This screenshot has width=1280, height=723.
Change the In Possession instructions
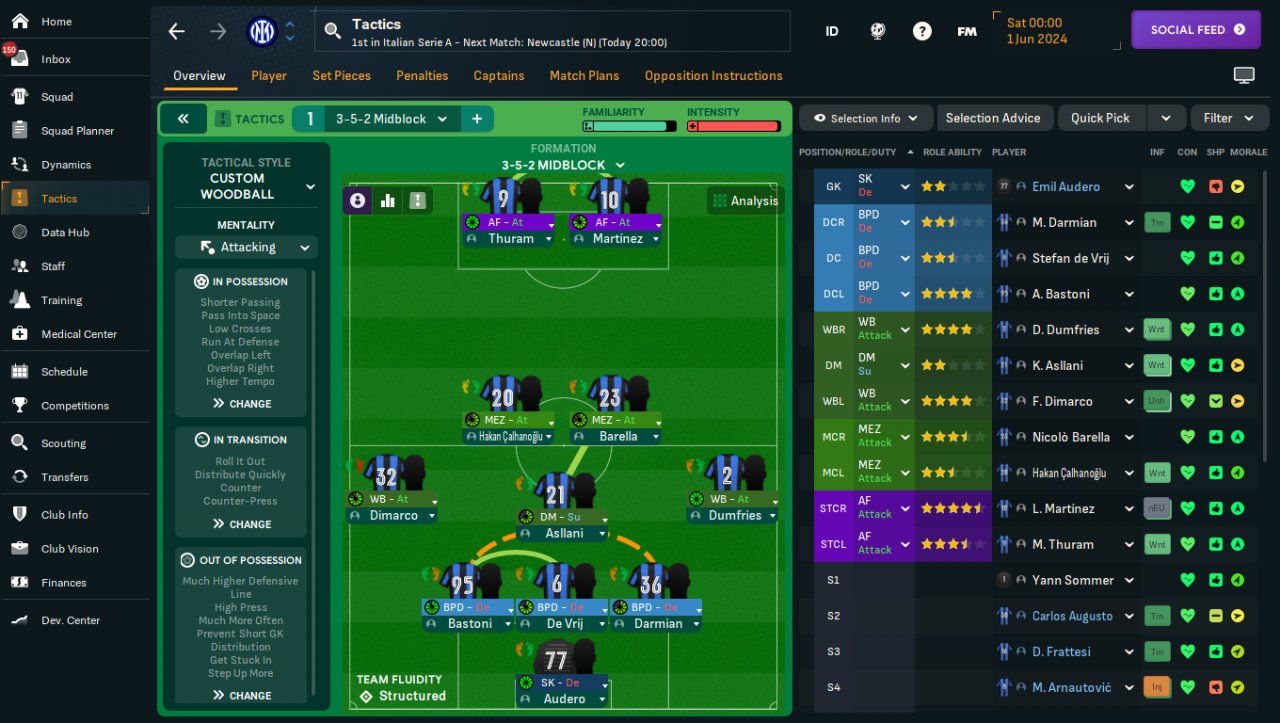(241, 404)
